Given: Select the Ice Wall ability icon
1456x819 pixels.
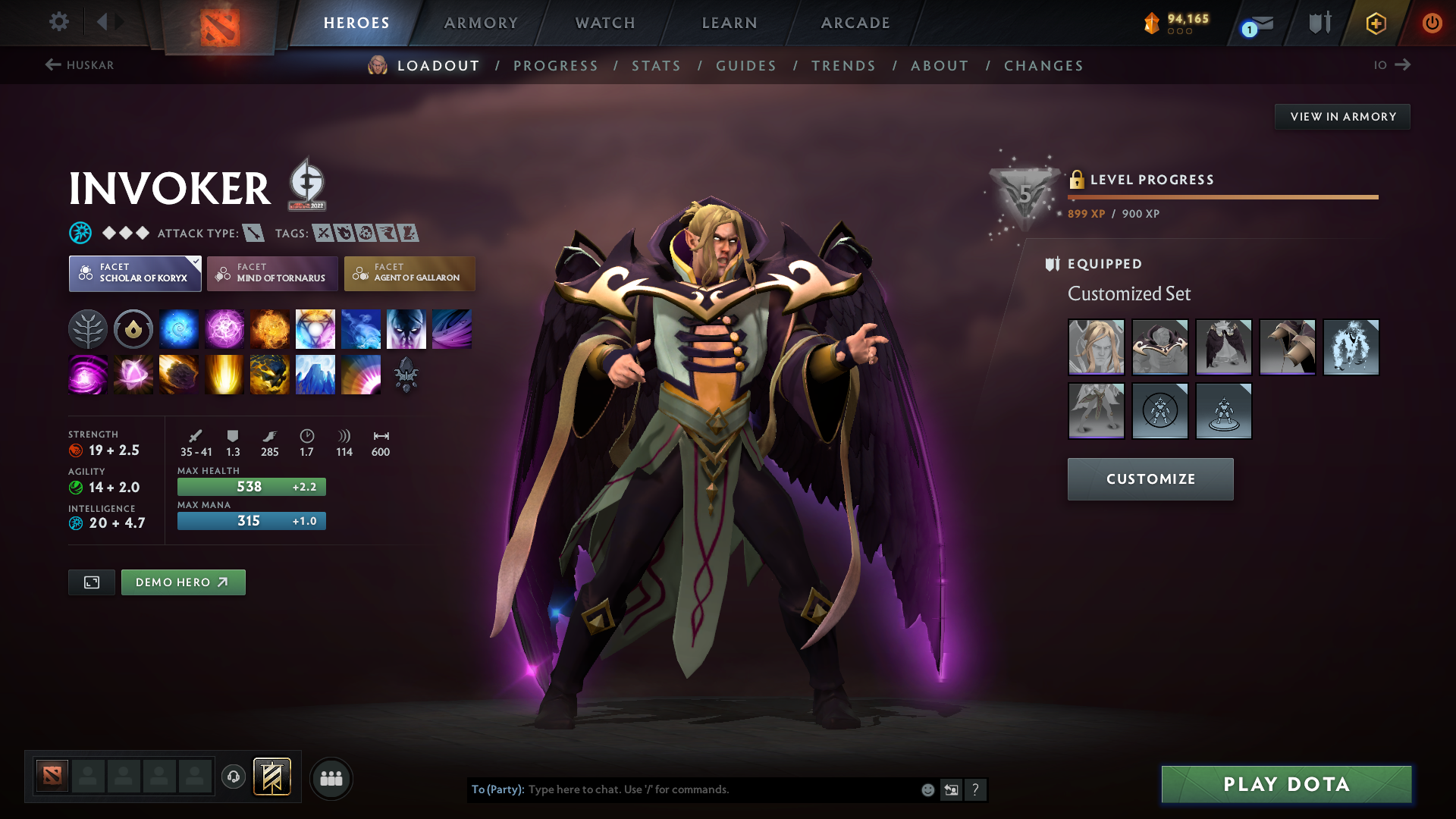Looking at the screenshot, I should click(x=315, y=374).
